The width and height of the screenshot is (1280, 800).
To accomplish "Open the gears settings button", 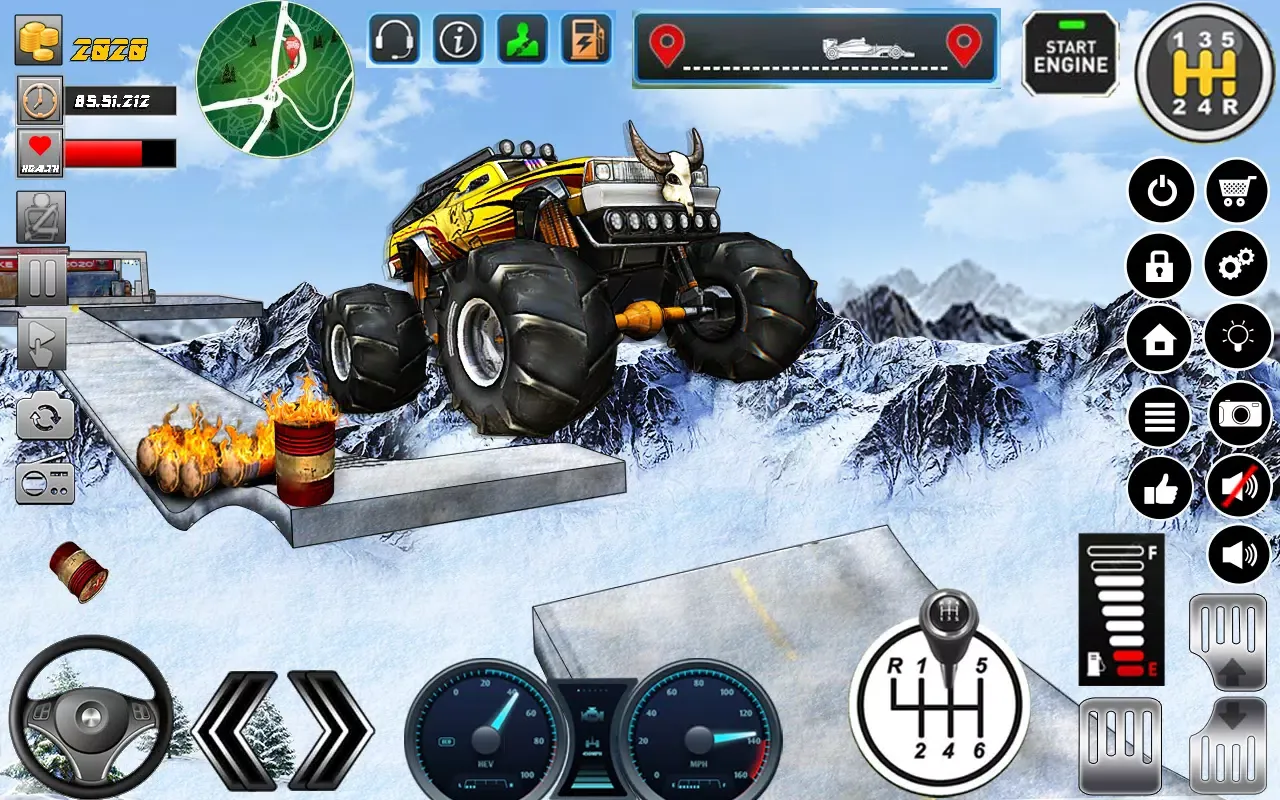I will pos(1237,264).
